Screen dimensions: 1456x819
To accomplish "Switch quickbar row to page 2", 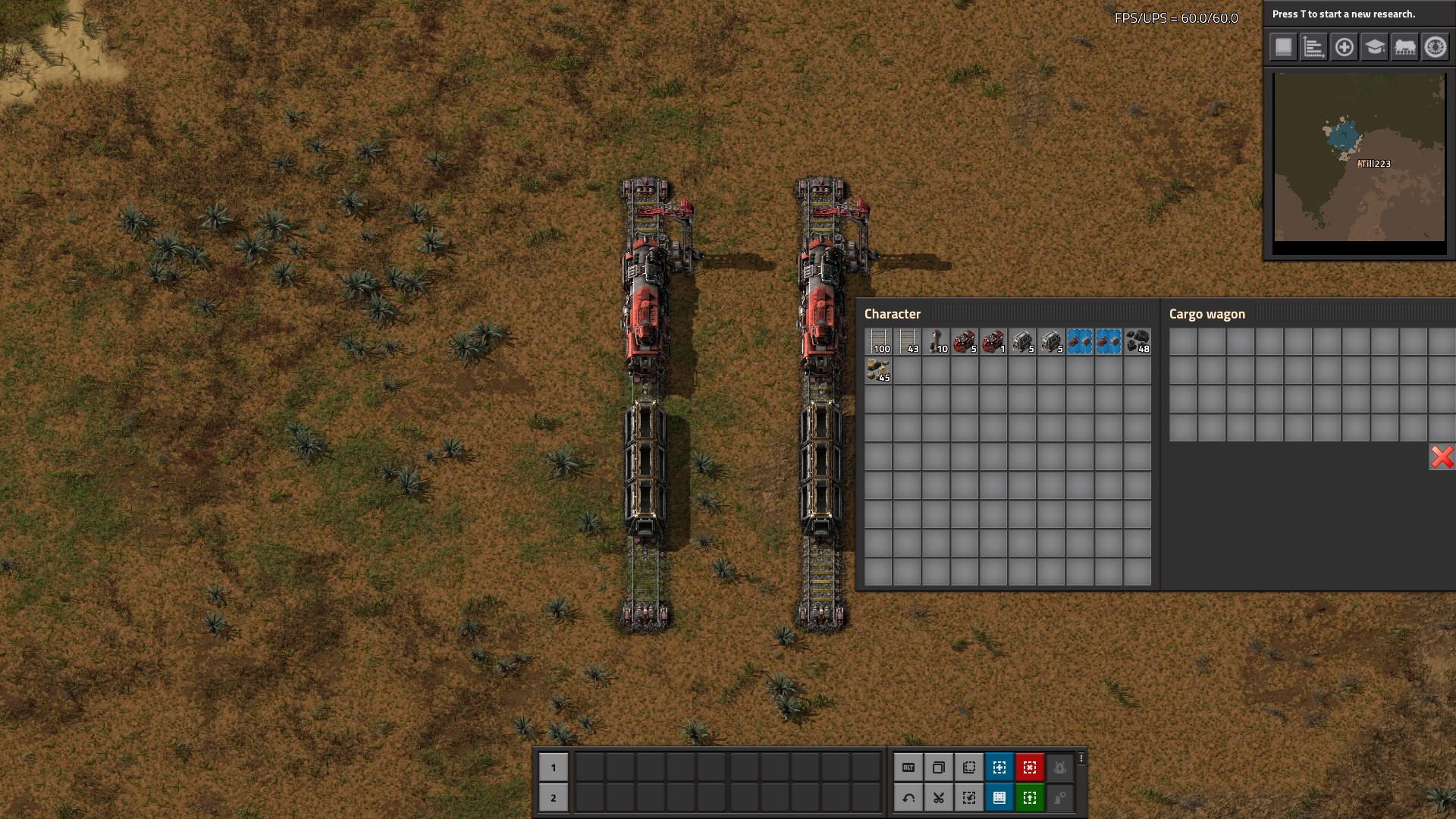I will (x=553, y=798).
